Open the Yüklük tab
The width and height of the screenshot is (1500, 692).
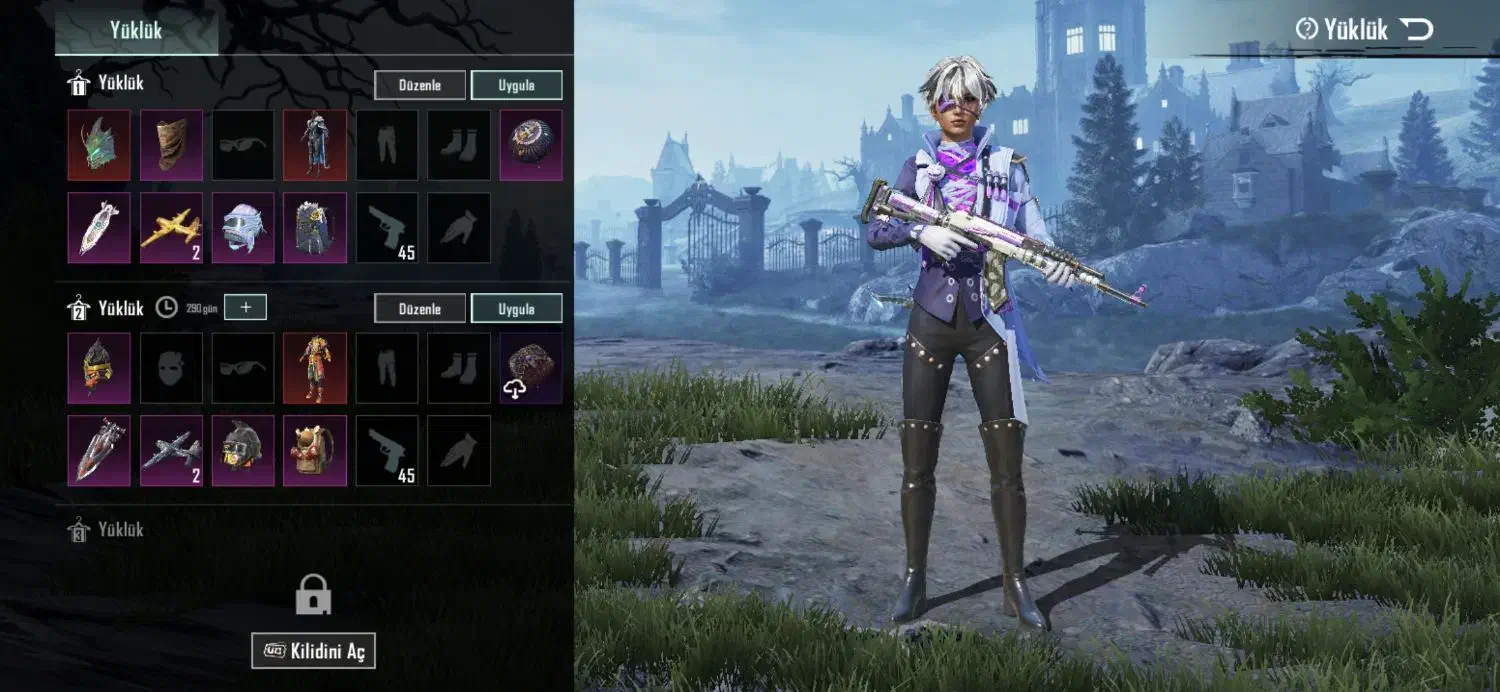click(136, 30)
